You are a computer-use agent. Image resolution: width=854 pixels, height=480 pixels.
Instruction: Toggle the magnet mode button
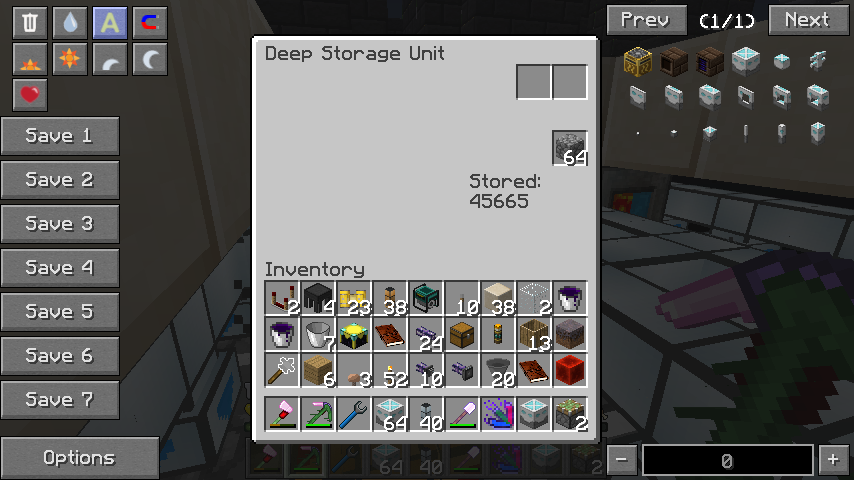click(x=150, y=23)
